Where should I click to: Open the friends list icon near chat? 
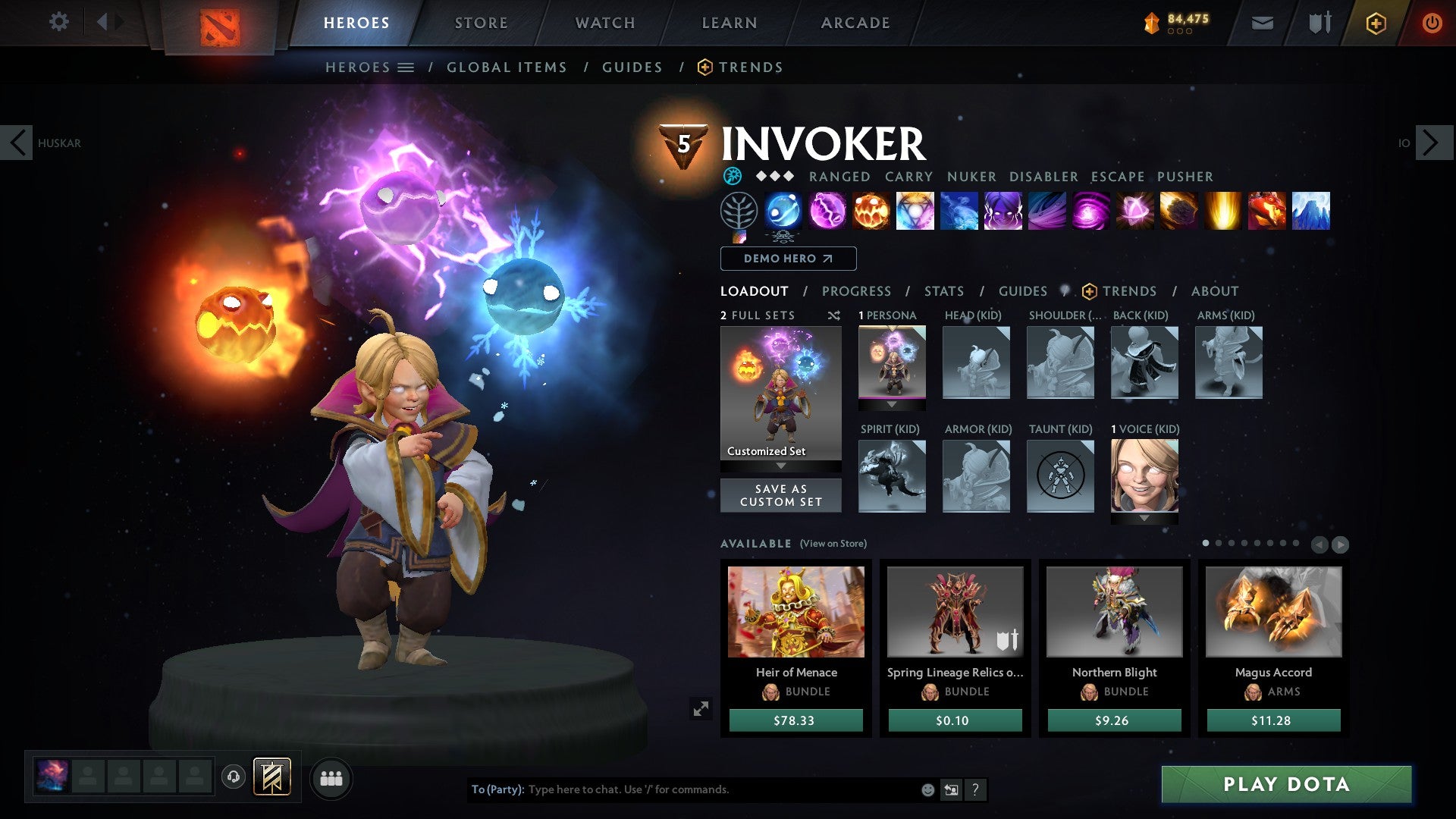[331, 778]
